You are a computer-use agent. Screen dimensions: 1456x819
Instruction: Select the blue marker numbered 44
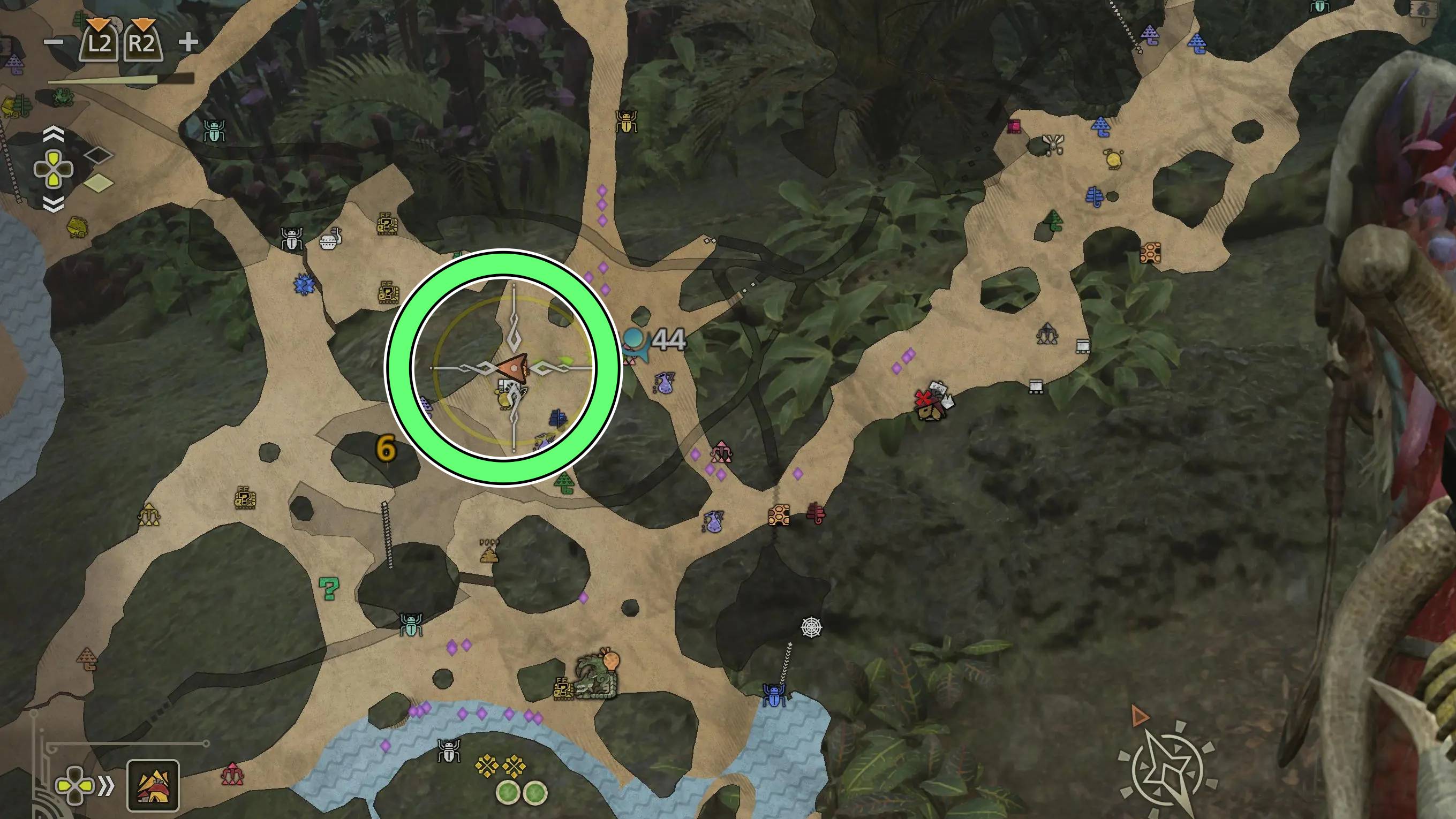pos(635,342)
